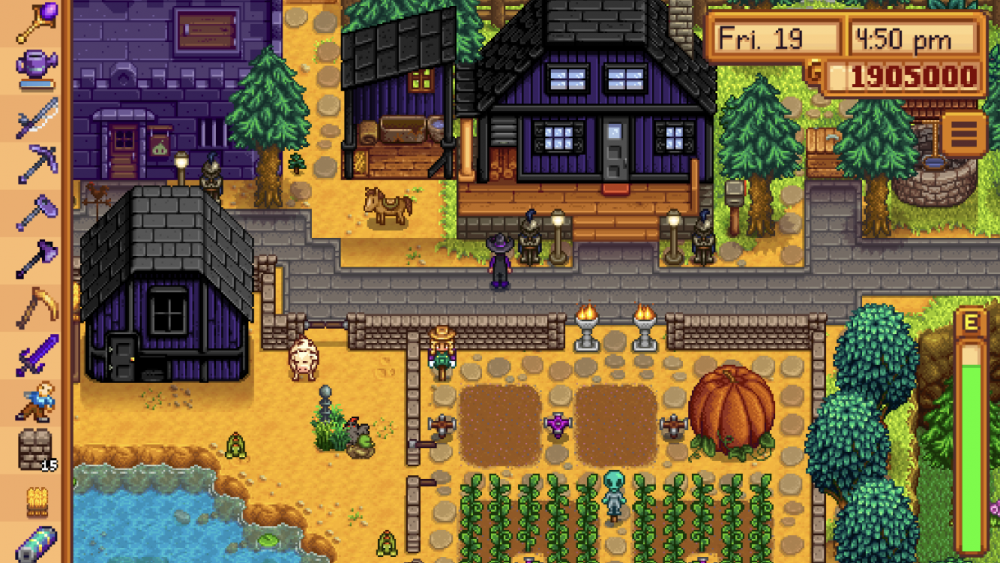1000x563 pixels.
Task: Choose the stone fence stack of 15
Action: pyautogui.click(x=34, y=449)
